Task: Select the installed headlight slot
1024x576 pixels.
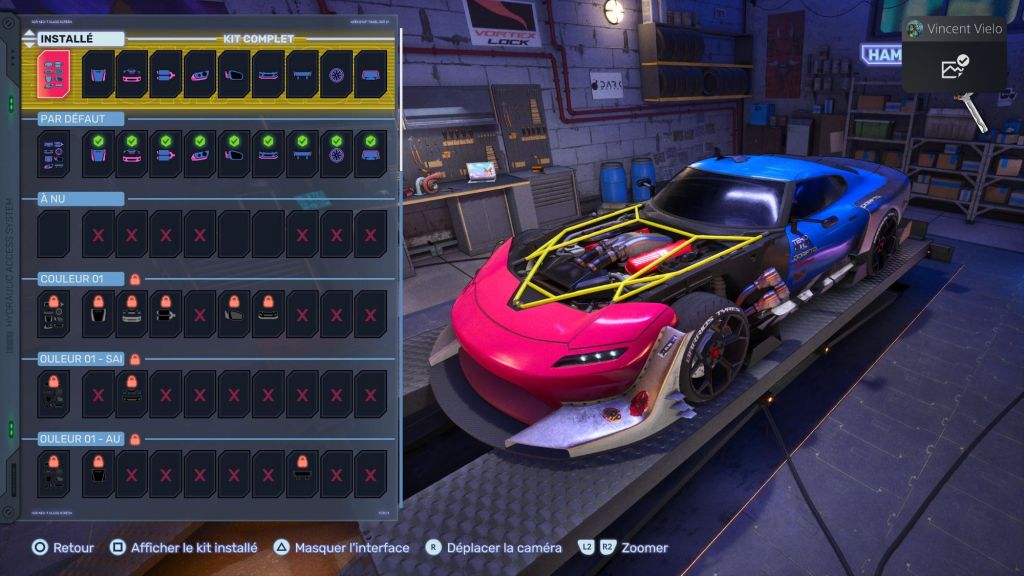Action: tap(200, 74)
